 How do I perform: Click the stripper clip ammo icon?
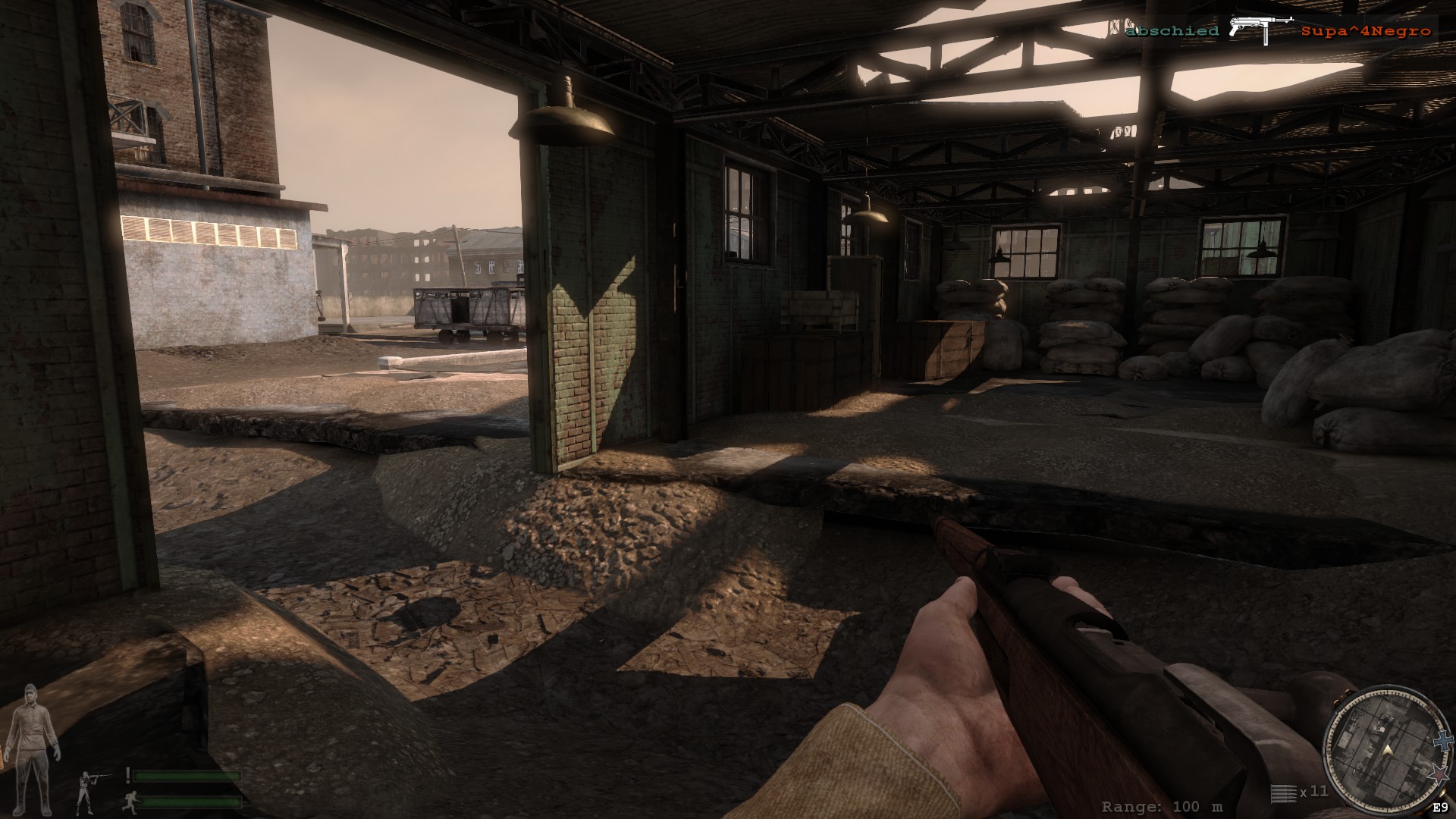[1283, 792]
